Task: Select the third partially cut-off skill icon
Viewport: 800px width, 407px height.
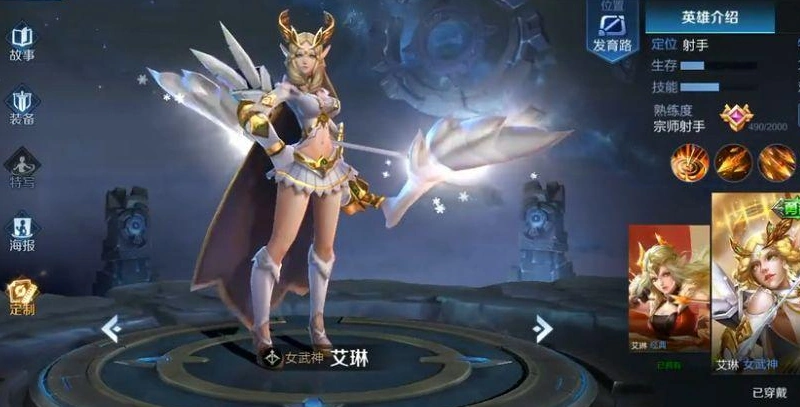Action: point(776,160)
